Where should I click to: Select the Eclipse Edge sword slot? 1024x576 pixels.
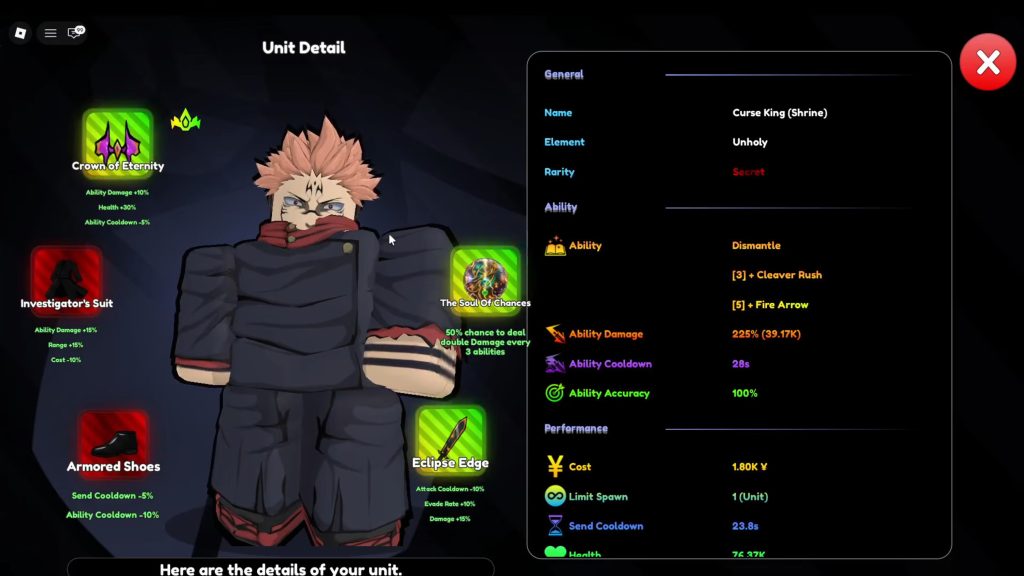click(450, 438)
